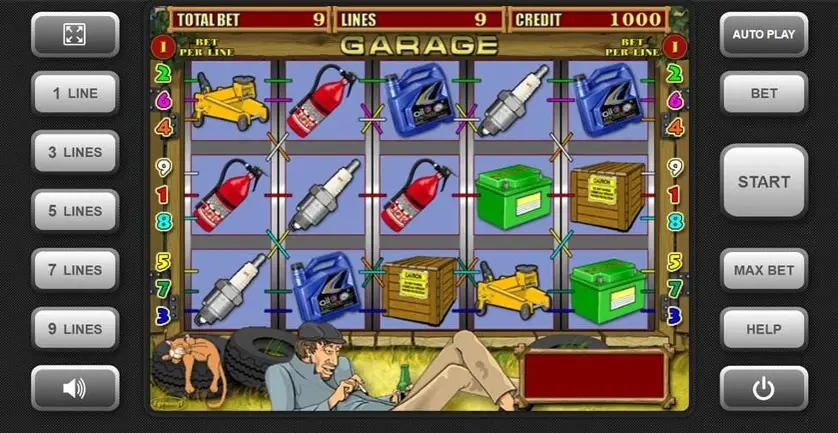Screen dimensions: 838x433
Task: Choose the 3 LINES button
Action: (75, 152)
